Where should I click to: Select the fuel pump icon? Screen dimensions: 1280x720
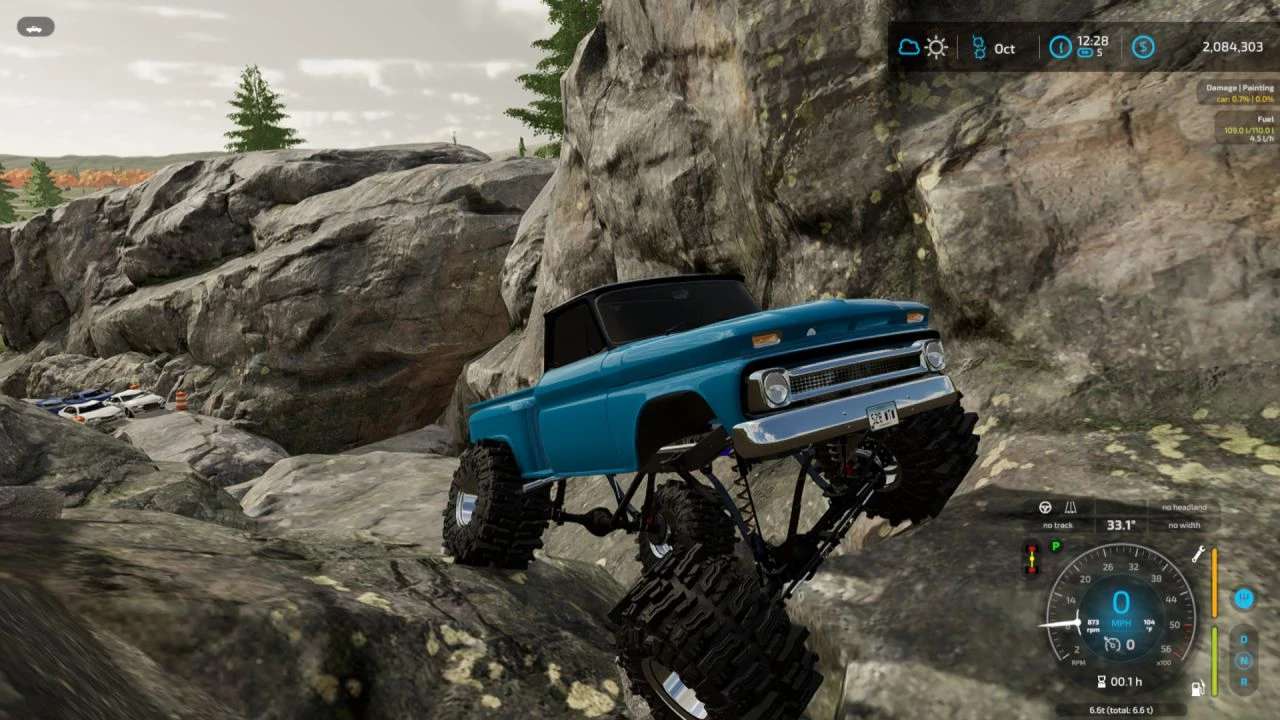point(1197,688)
